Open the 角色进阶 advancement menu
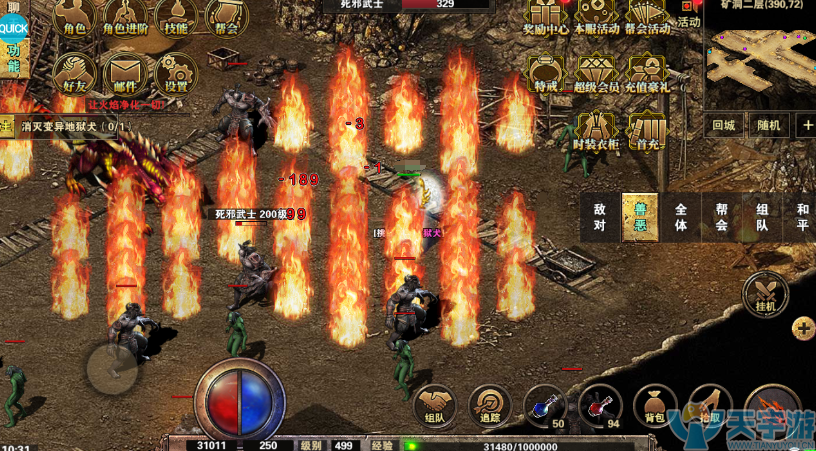This screenshot has width=816, height=451. (125, 17)
